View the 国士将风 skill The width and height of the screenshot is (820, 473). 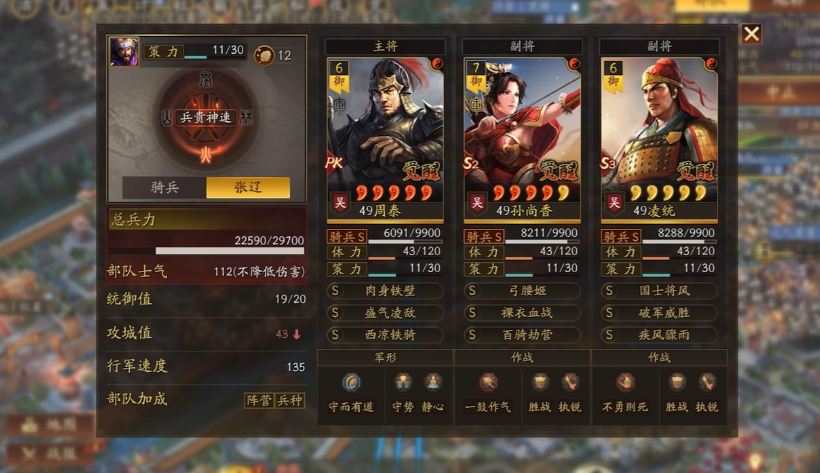pos(658,291)
